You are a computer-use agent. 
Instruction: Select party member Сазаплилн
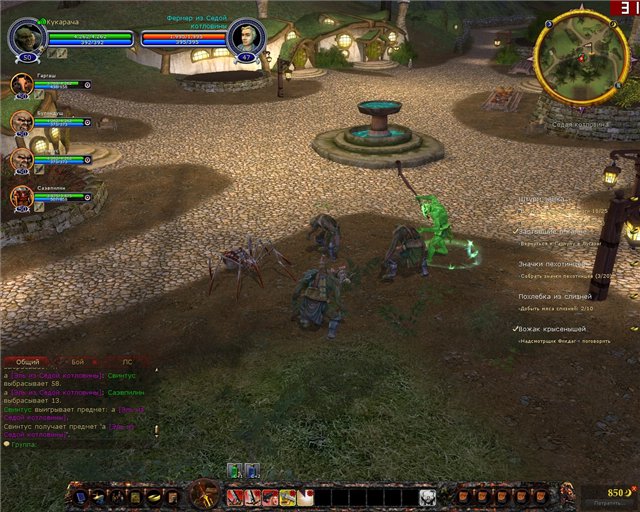point(22,197)
